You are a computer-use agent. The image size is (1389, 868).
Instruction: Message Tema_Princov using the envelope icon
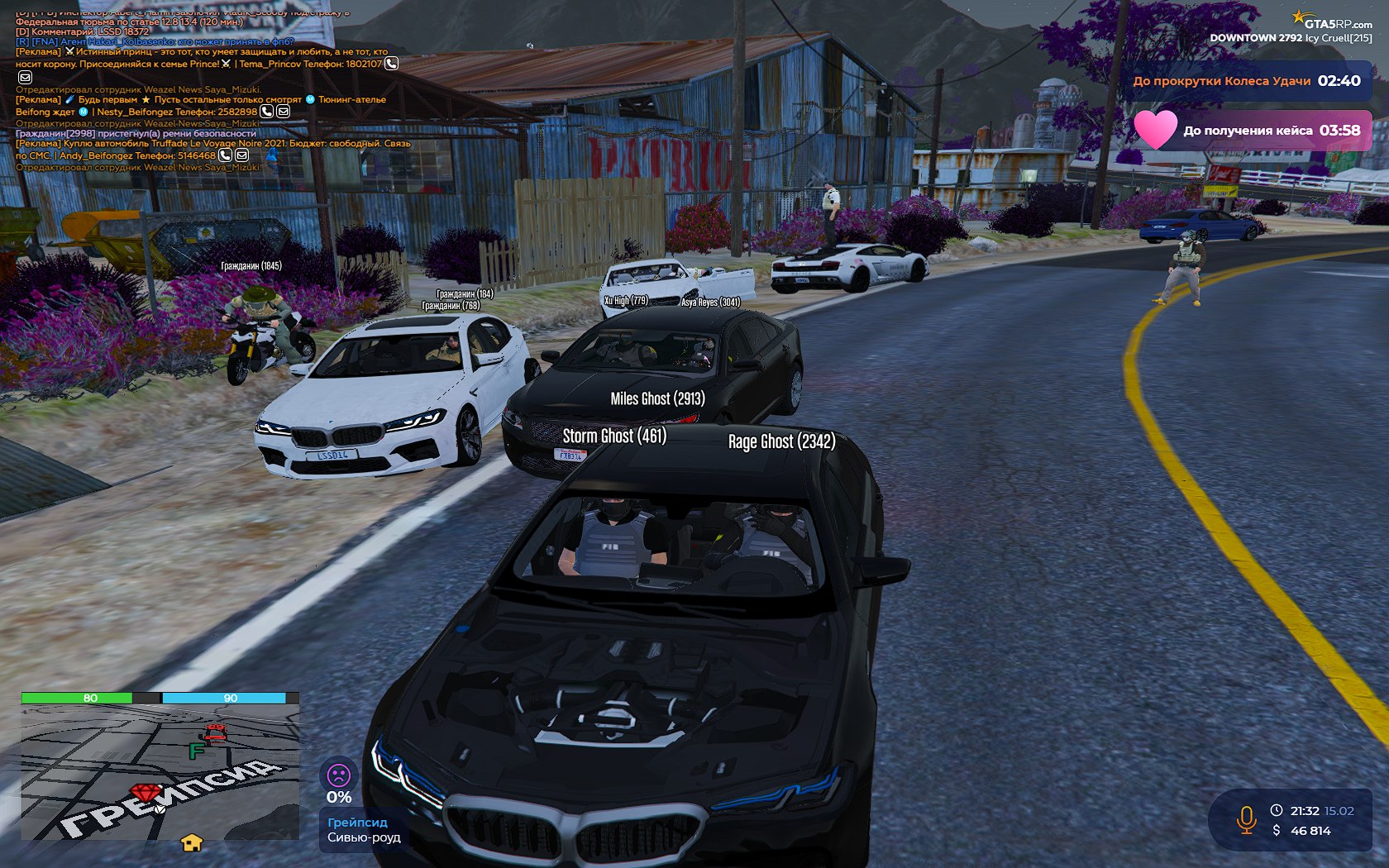click(x=25, y=77)
